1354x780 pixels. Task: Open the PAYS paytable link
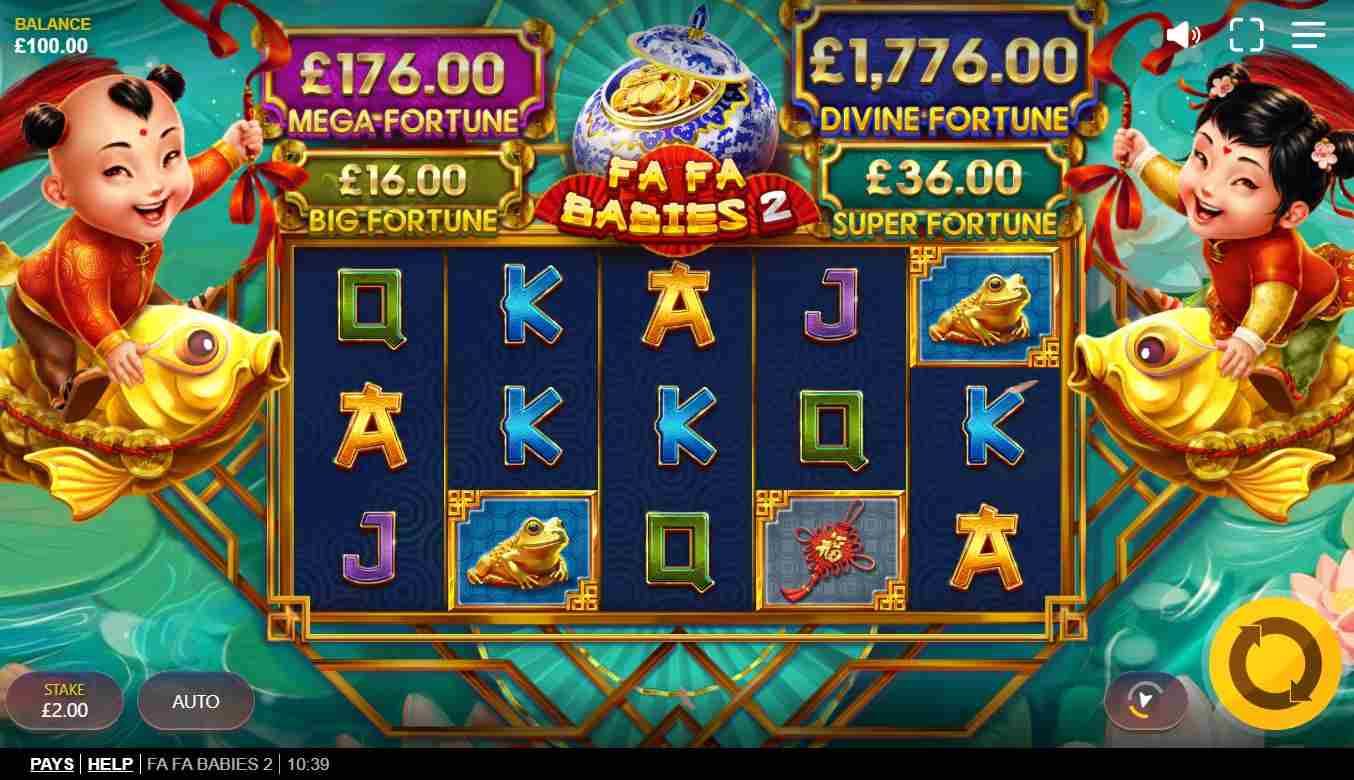coord(52,764)
